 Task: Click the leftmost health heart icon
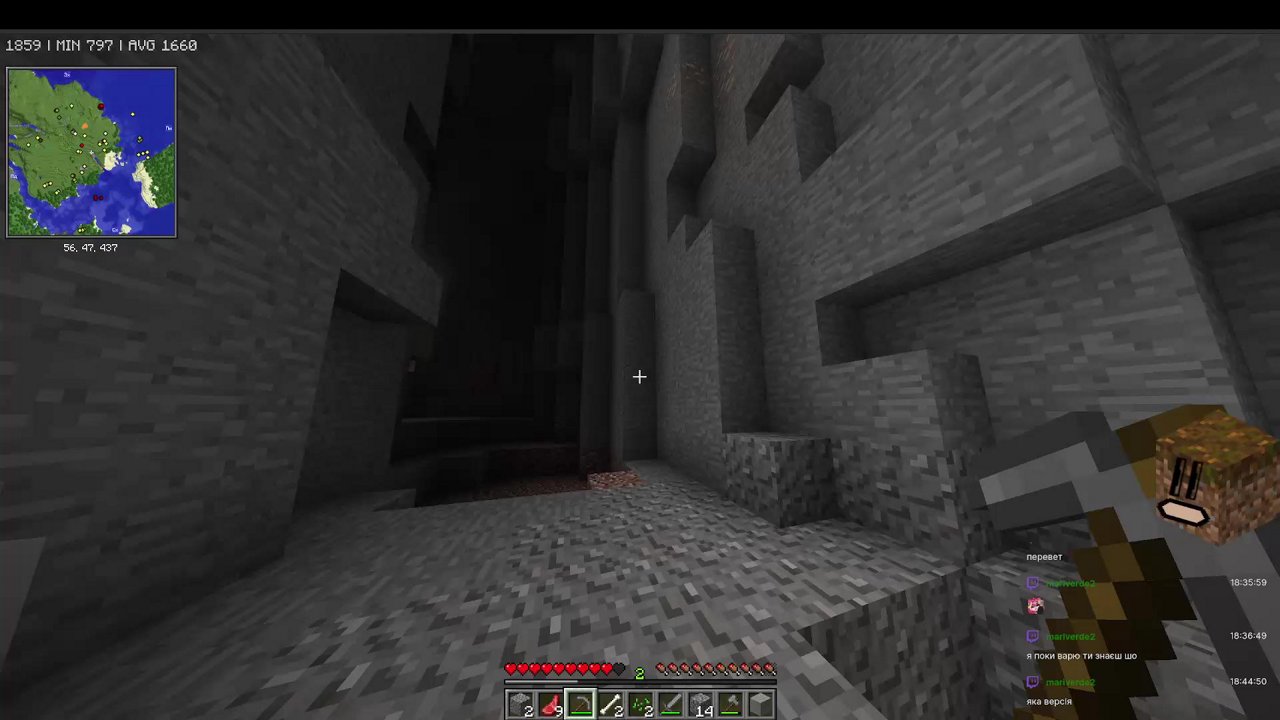(511, 668)
